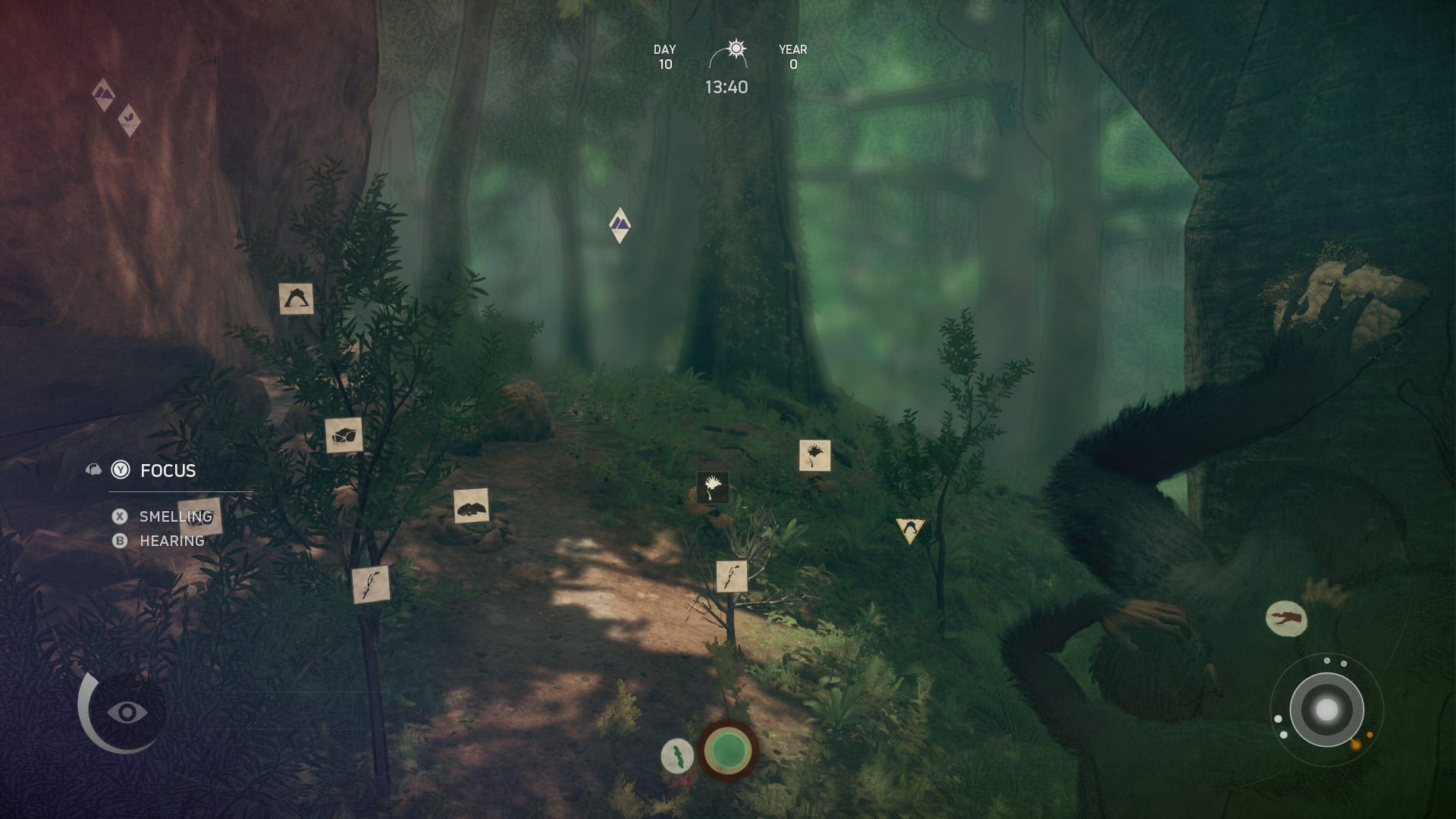Click the yellow triangle marker

pos(910,529)
